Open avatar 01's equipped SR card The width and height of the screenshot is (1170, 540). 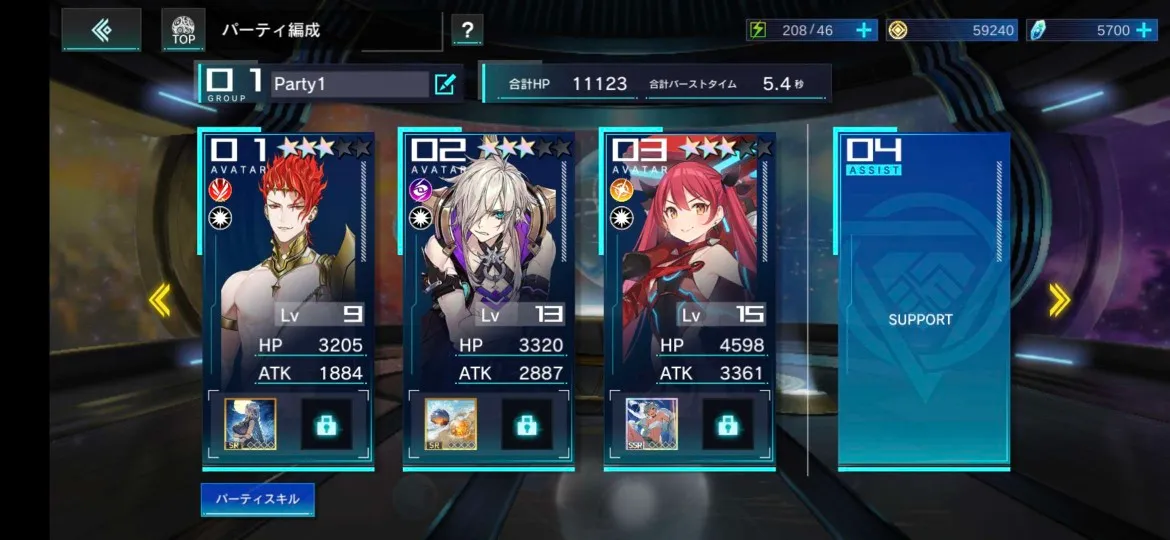[x=250, y=424]
